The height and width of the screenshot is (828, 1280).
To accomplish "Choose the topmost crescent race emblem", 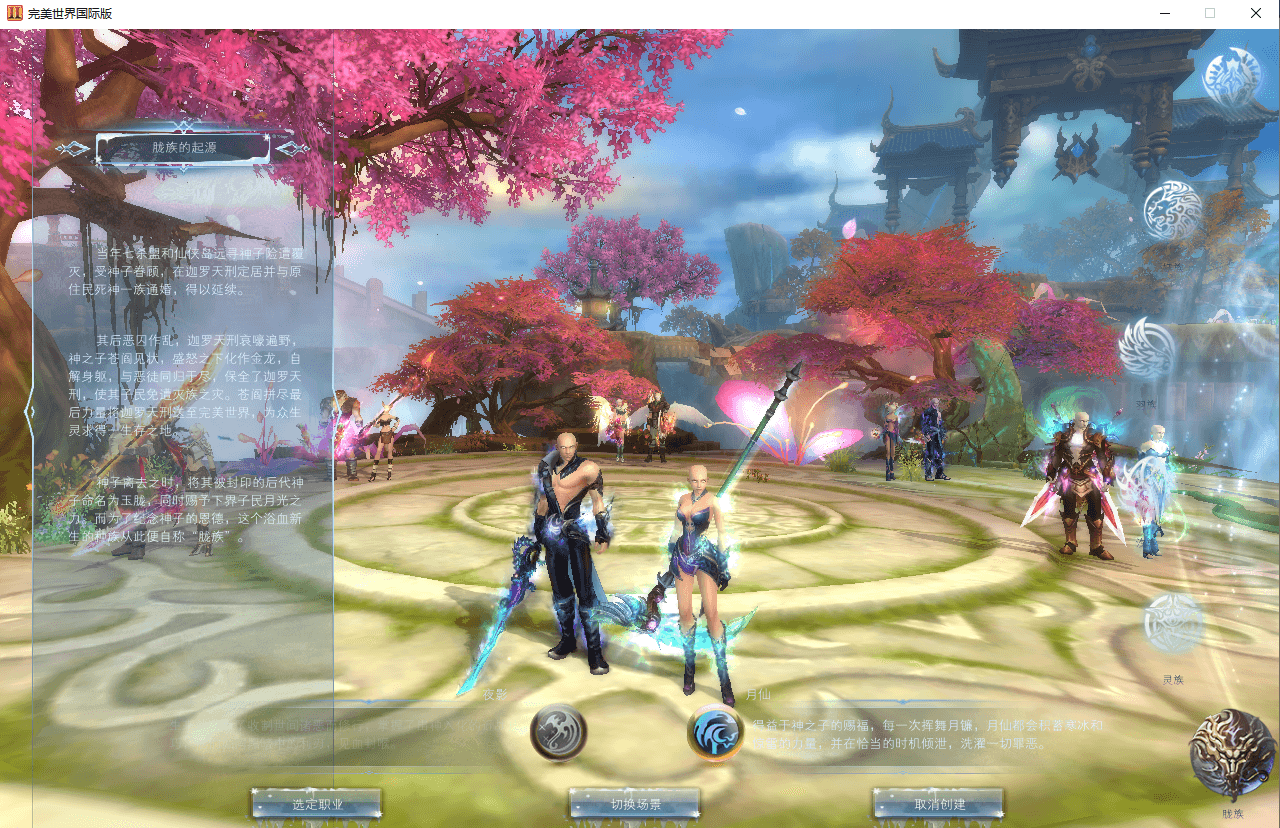I will point(1231,78).
